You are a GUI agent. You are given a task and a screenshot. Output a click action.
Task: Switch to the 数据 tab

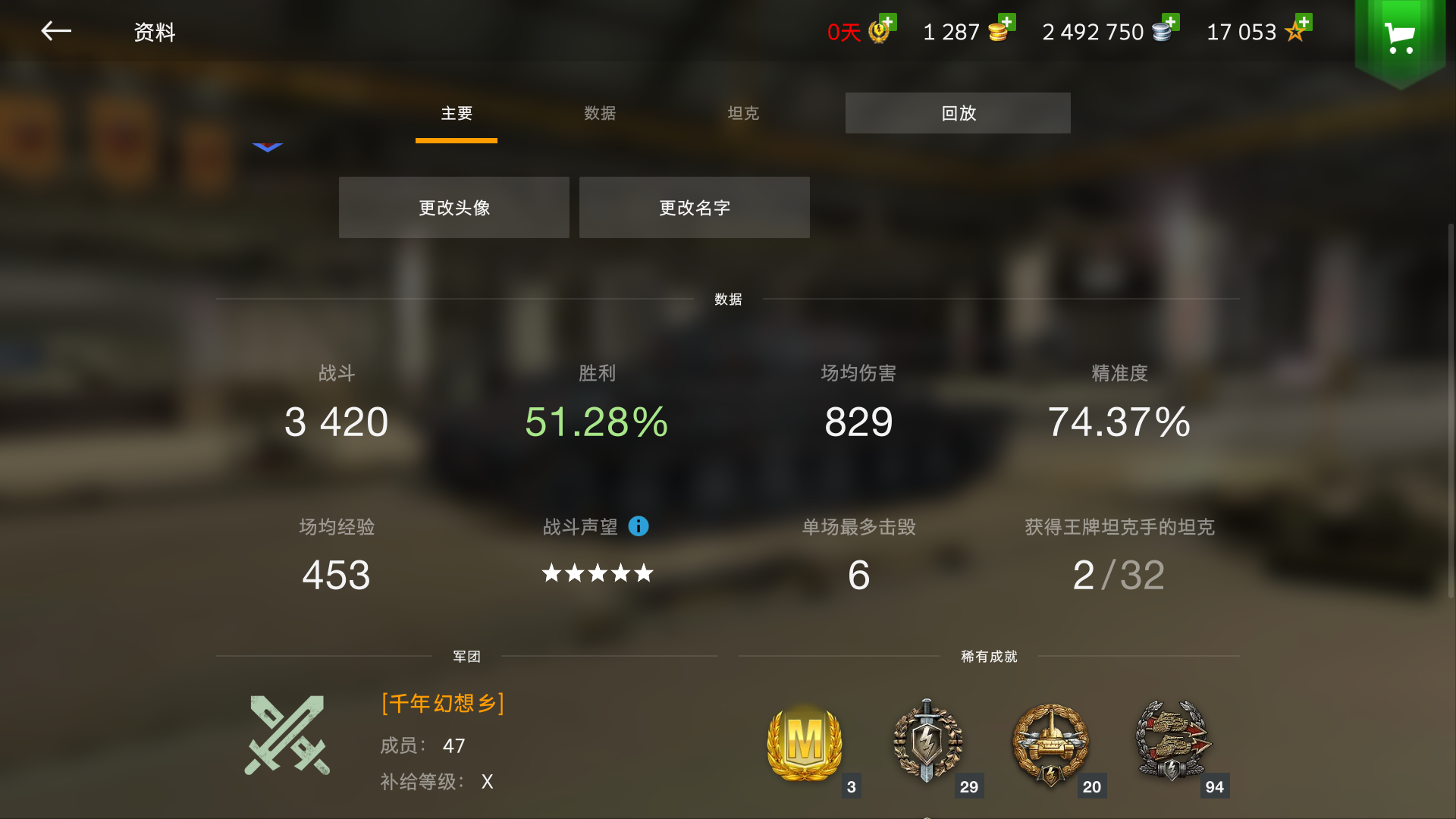point(599,113)
